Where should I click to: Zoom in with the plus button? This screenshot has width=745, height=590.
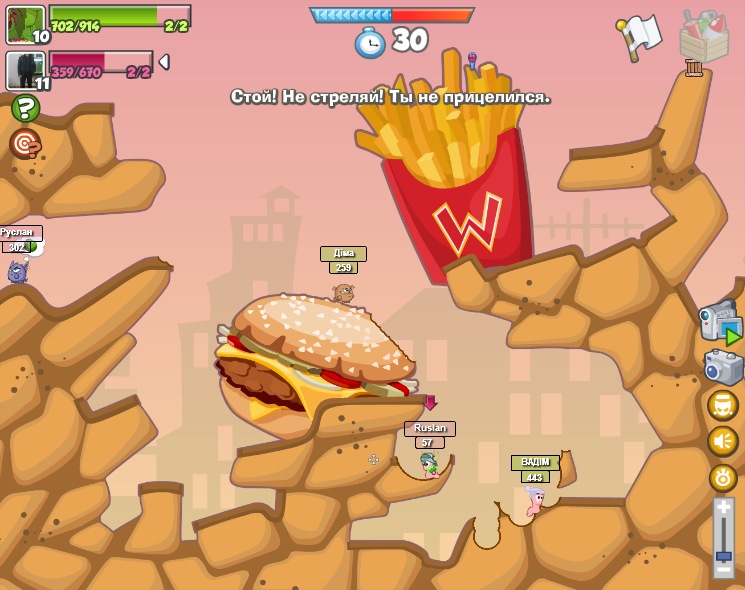[x=723, y=509]
